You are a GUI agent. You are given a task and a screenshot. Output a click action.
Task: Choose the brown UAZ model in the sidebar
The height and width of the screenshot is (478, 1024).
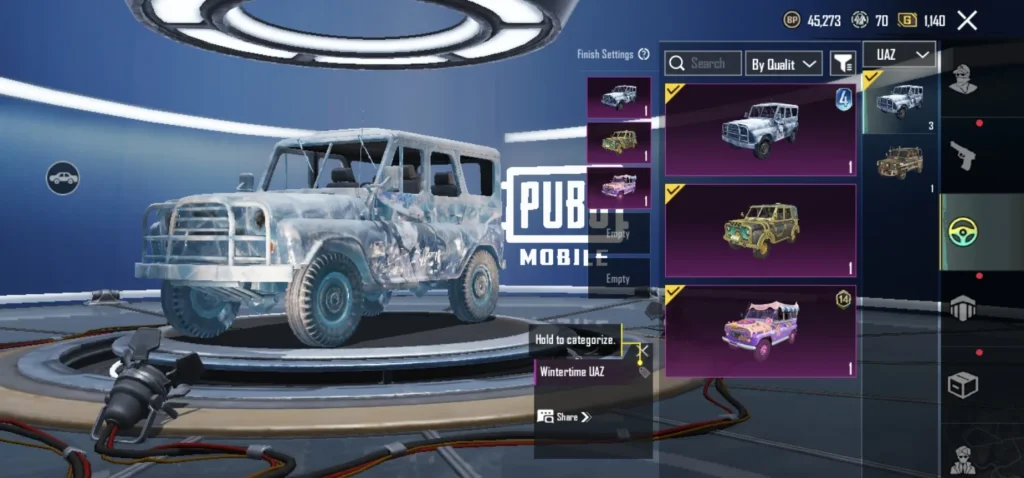tap(899, 163)
